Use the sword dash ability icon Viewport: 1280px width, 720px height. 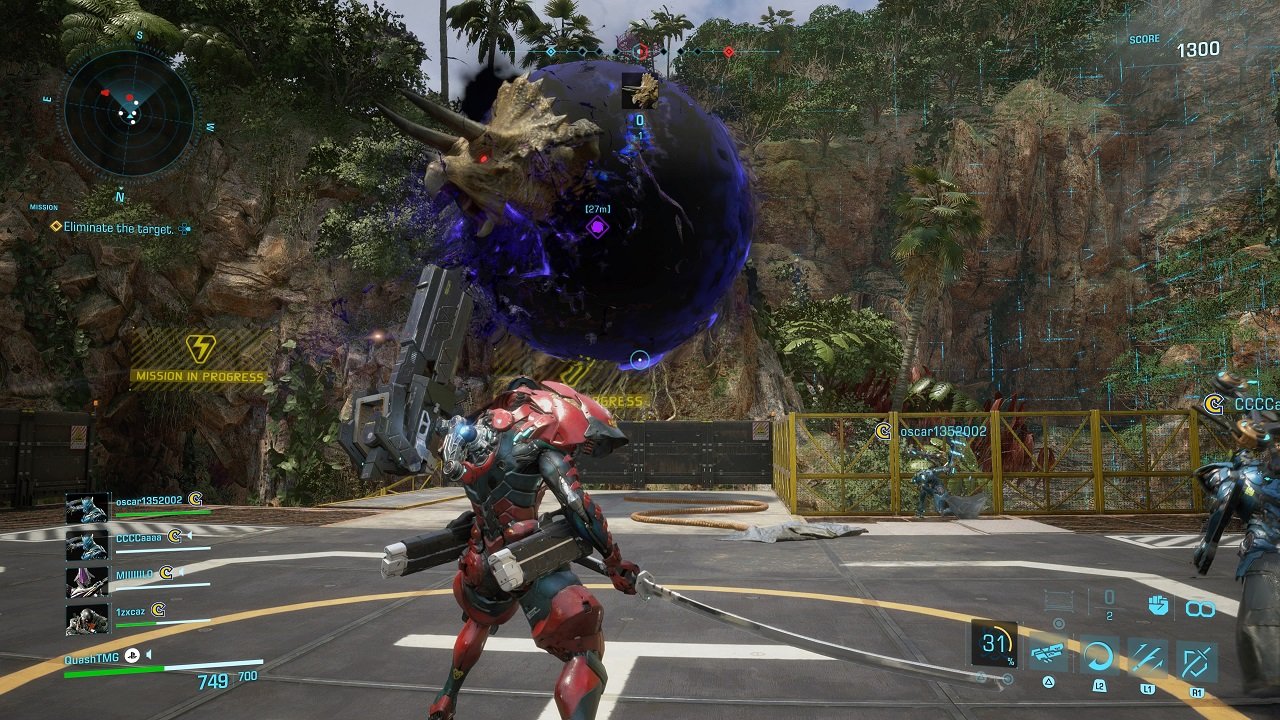[x=1147, y=656]
